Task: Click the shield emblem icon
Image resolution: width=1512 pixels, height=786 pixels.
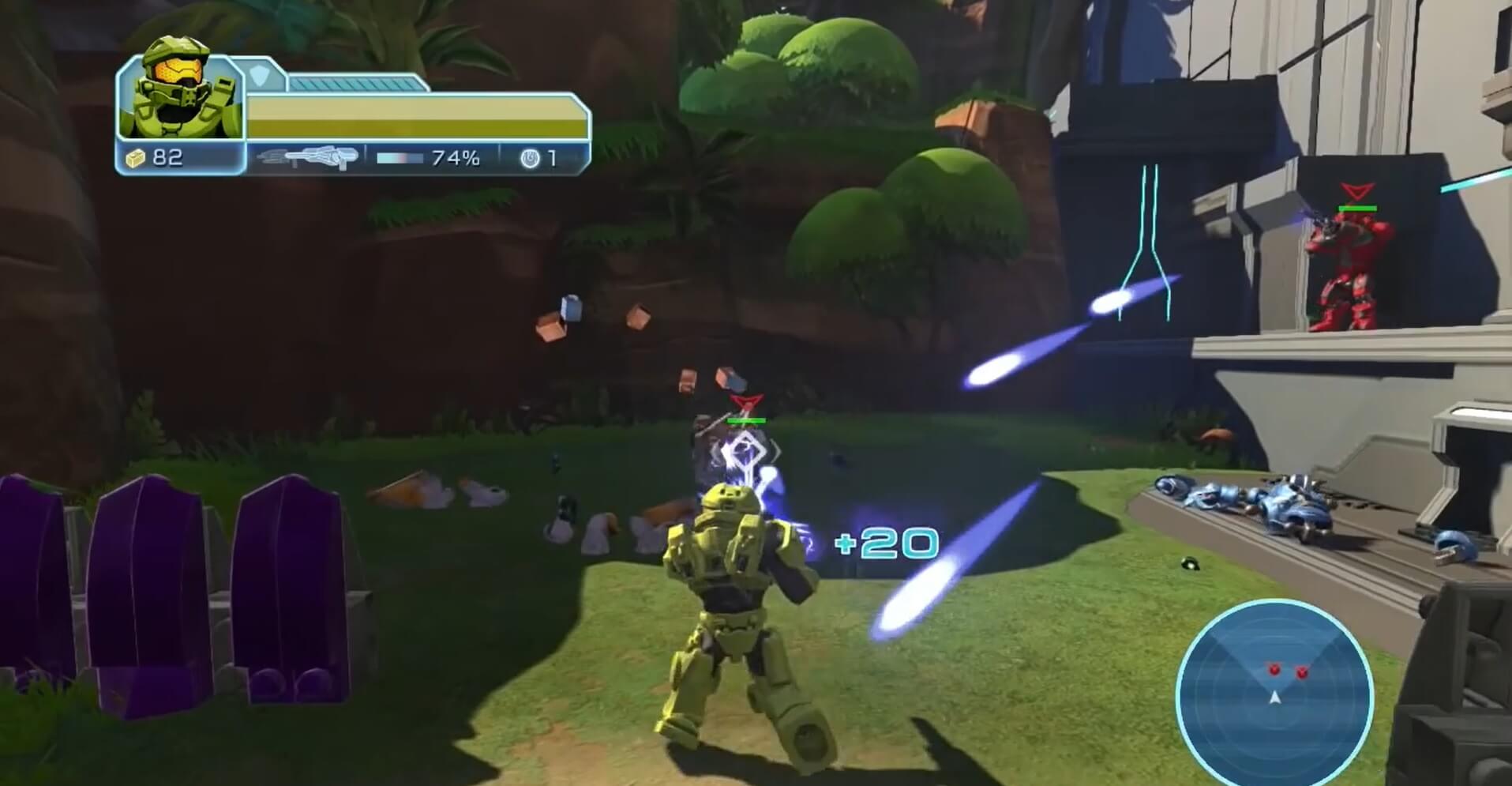Action: [x=261, y=76]
